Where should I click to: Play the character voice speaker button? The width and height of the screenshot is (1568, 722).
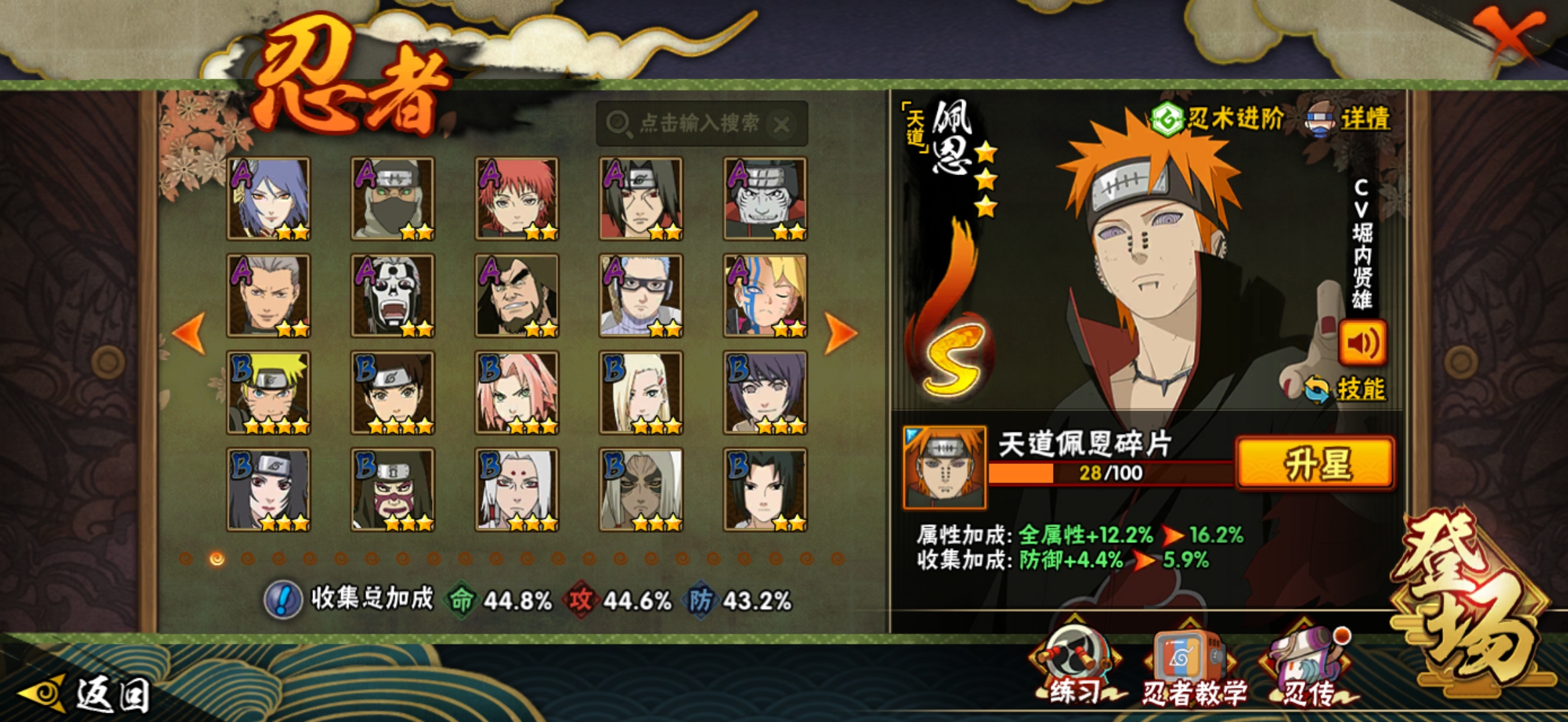[1362, 343]
